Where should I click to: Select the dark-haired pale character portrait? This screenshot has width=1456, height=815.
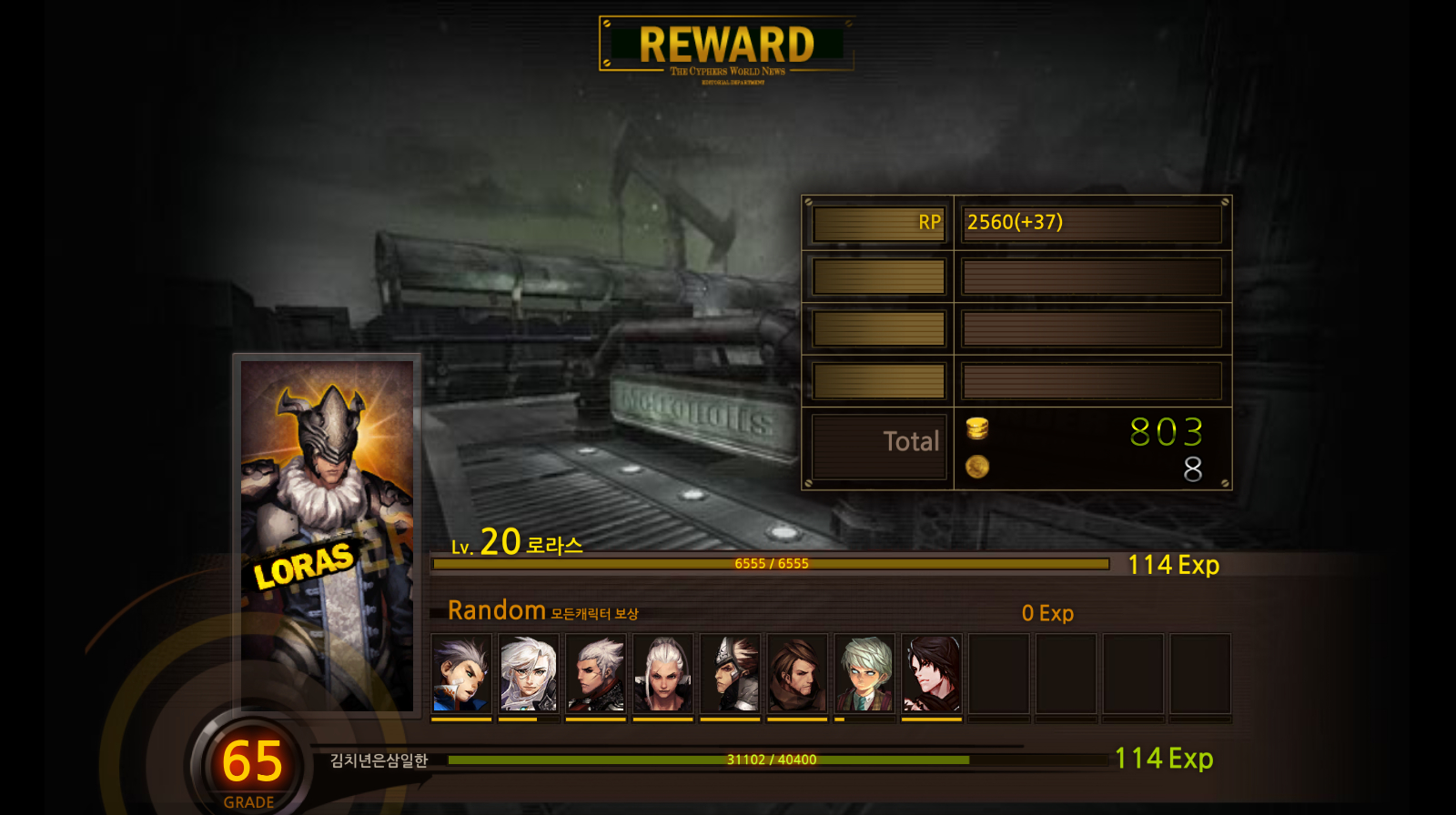click(932, 674)
